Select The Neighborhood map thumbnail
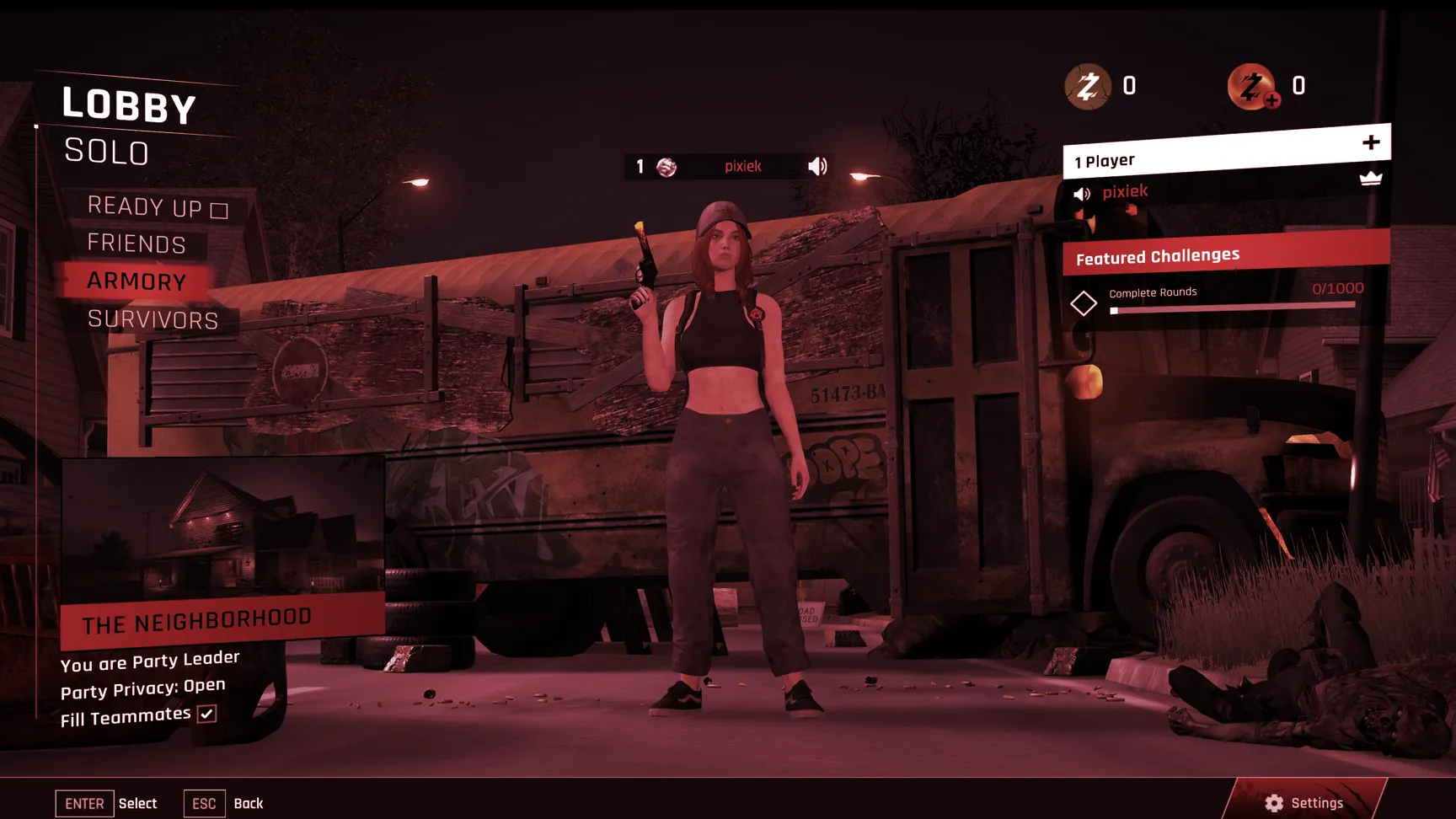1456x819 pixels. (222, 531)
